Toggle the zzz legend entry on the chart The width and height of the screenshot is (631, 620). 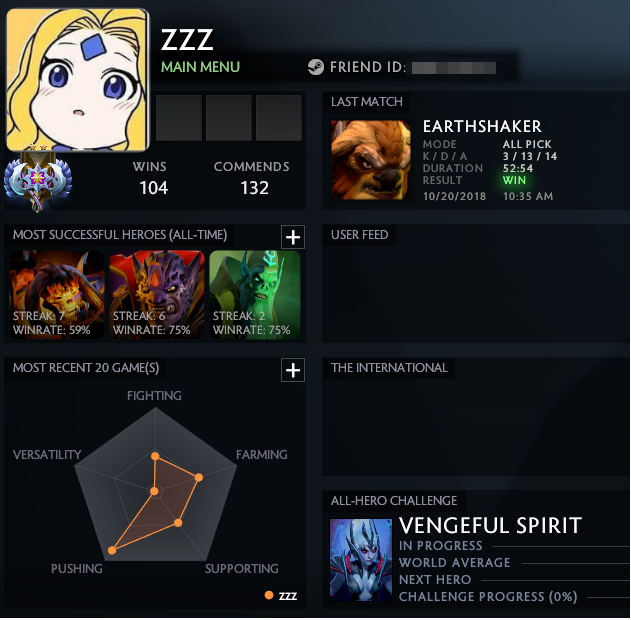281,596
